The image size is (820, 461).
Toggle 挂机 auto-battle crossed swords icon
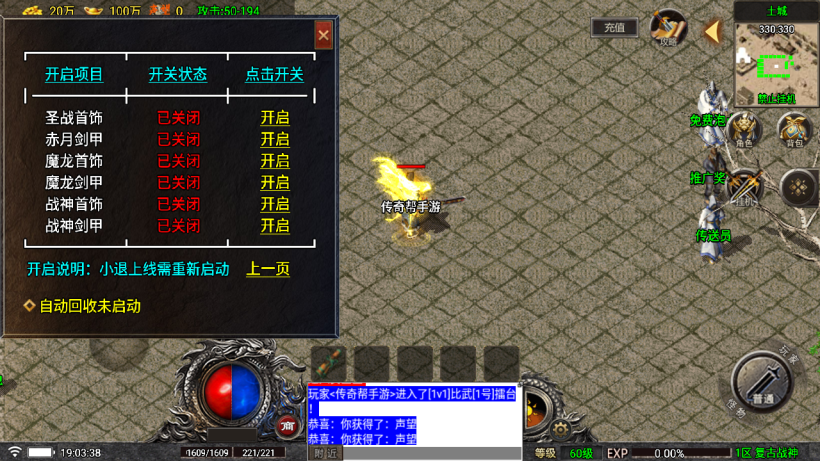point(745,187)
